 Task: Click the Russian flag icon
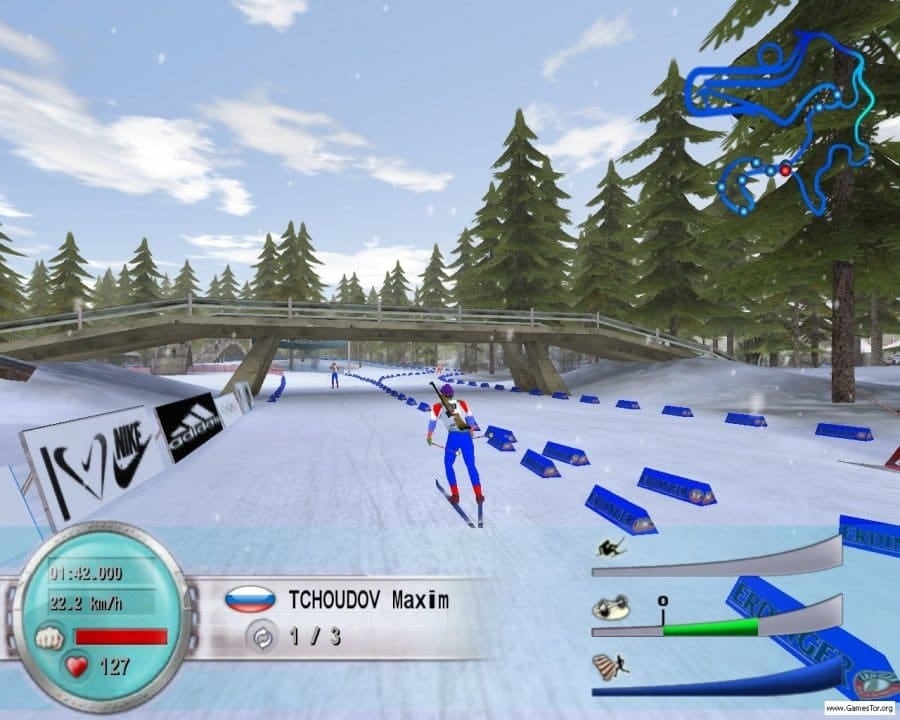point(250,599)
